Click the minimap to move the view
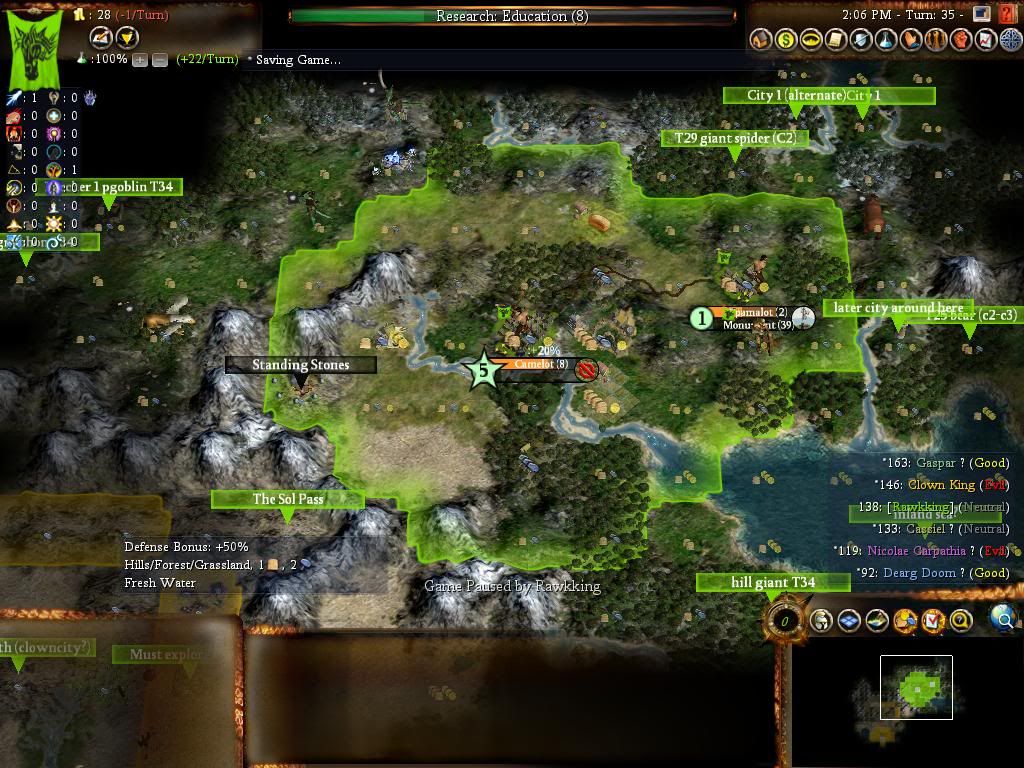Screen dimensions: 1024x768 click(916, 687)
